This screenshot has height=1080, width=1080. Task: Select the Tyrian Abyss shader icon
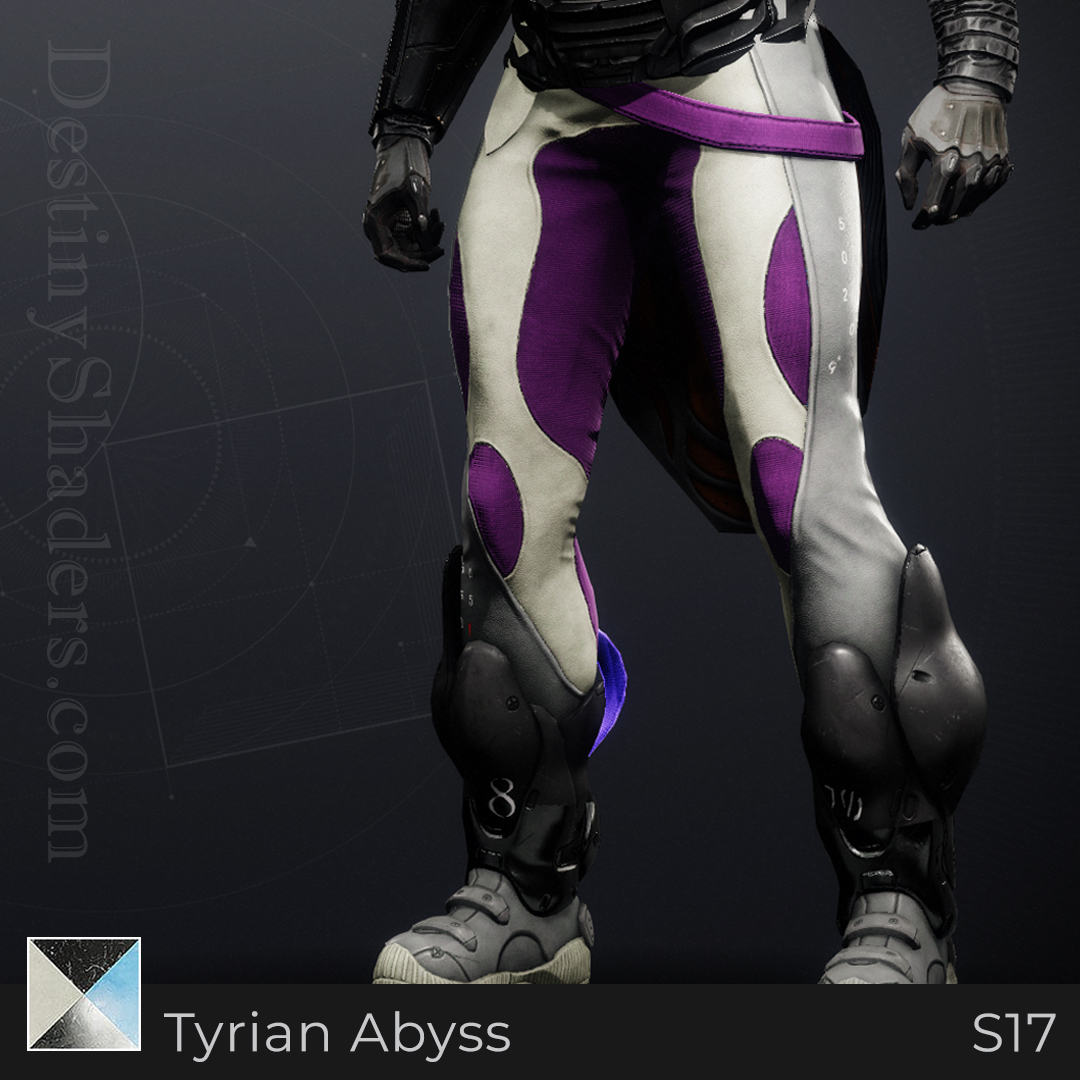(84, 993)
